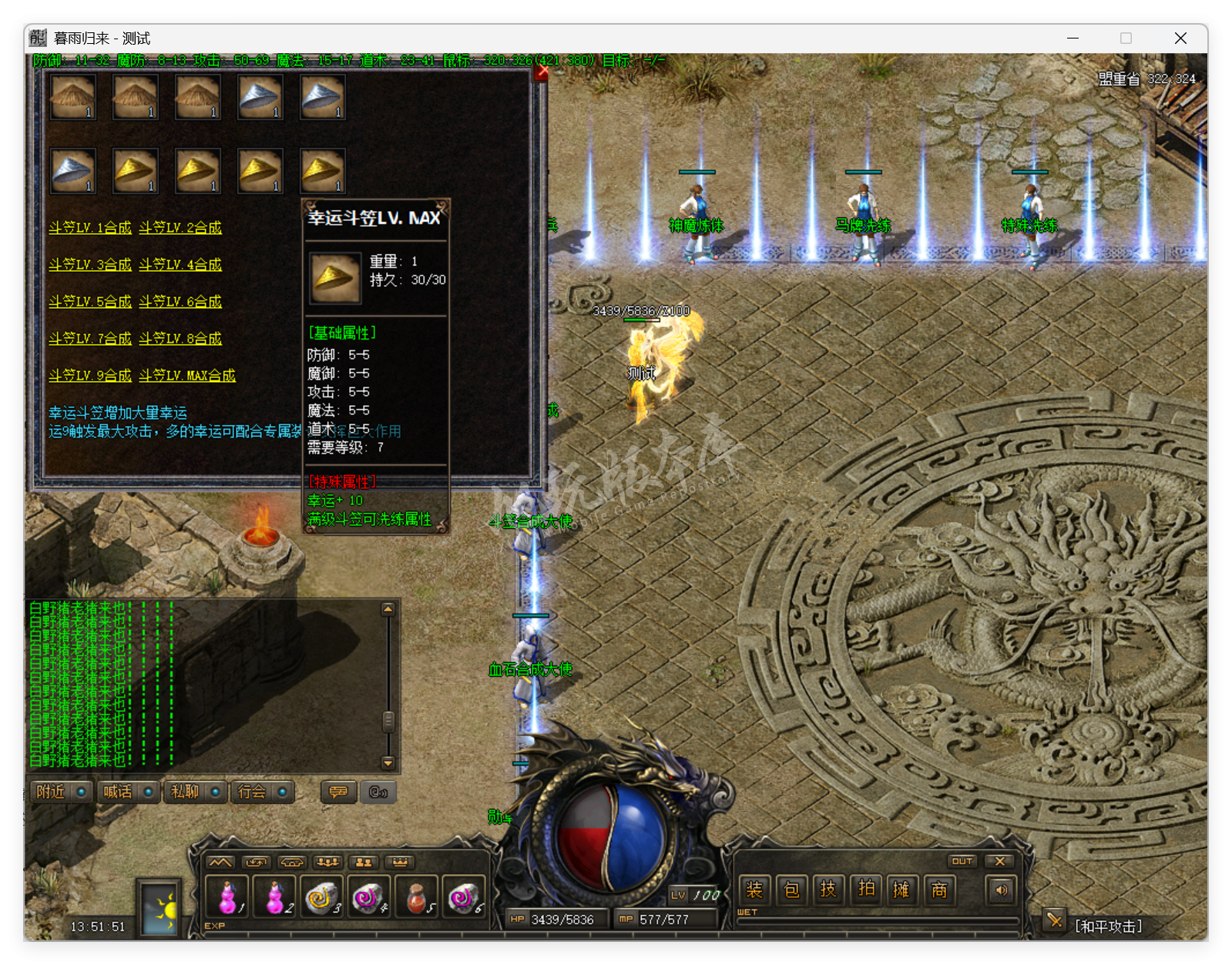Image resolution: width=1232 pixels, height=965 pixels.
Task: Open the 装 equipment panel
Action: [x=754, y=890]
